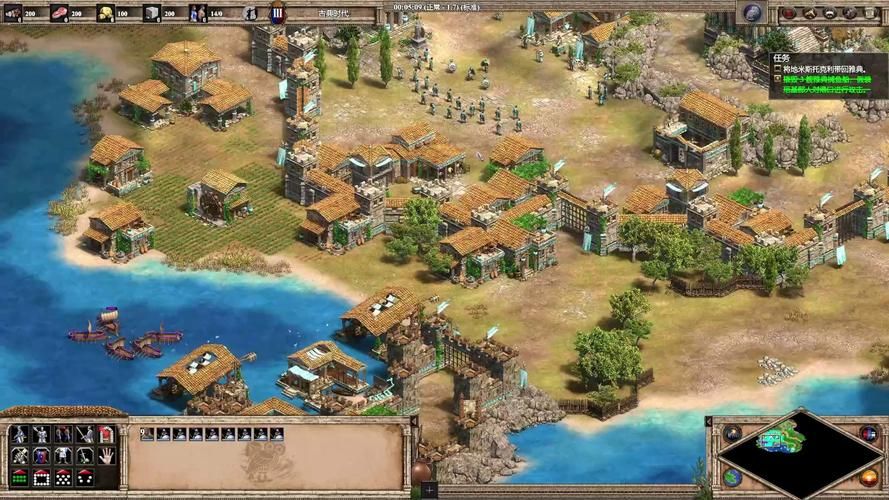Select the first unit portrait marked 9

[x=147, y=434]
